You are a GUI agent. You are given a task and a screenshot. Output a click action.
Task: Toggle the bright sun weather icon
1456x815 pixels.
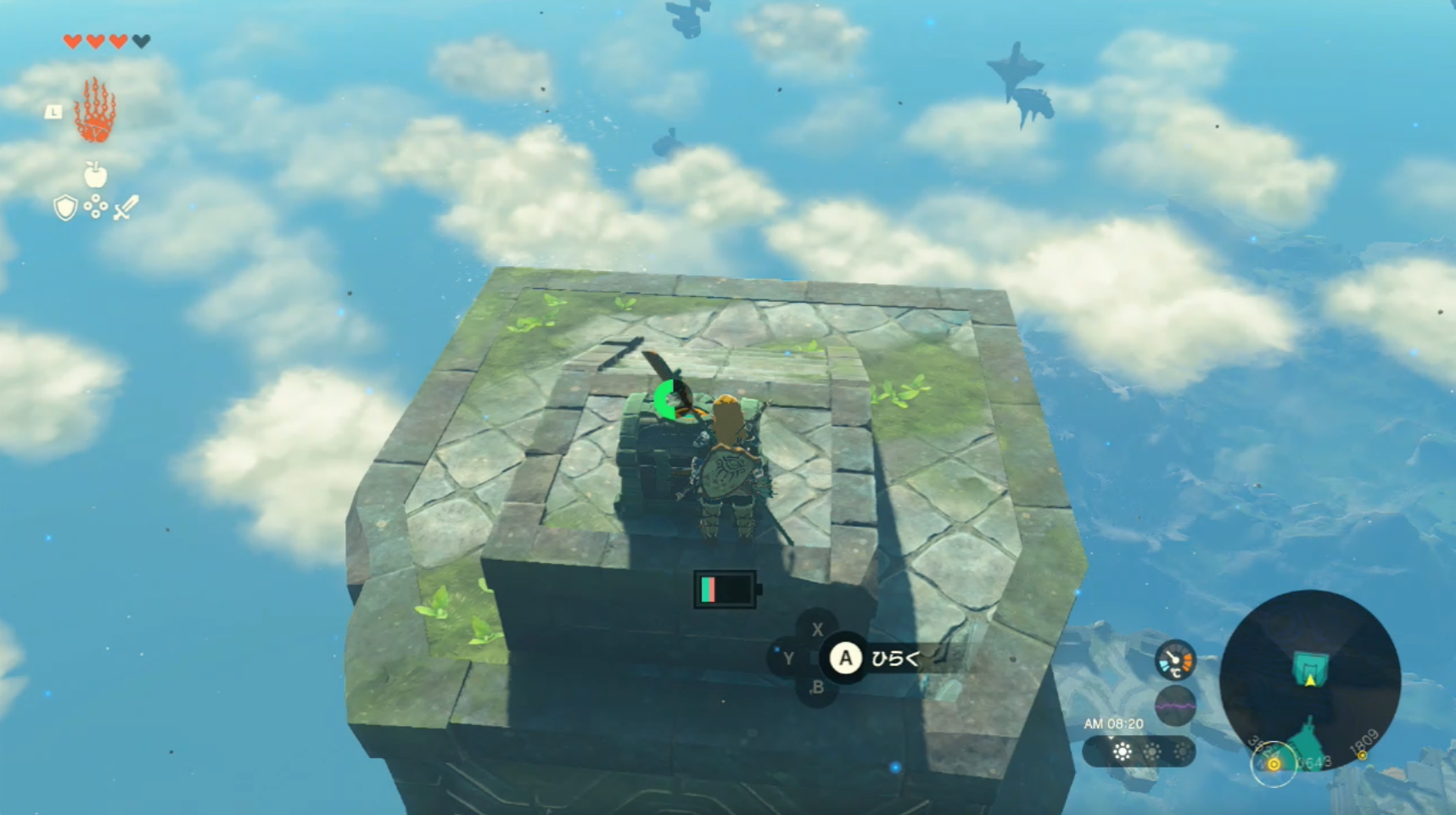point(1123,752)
